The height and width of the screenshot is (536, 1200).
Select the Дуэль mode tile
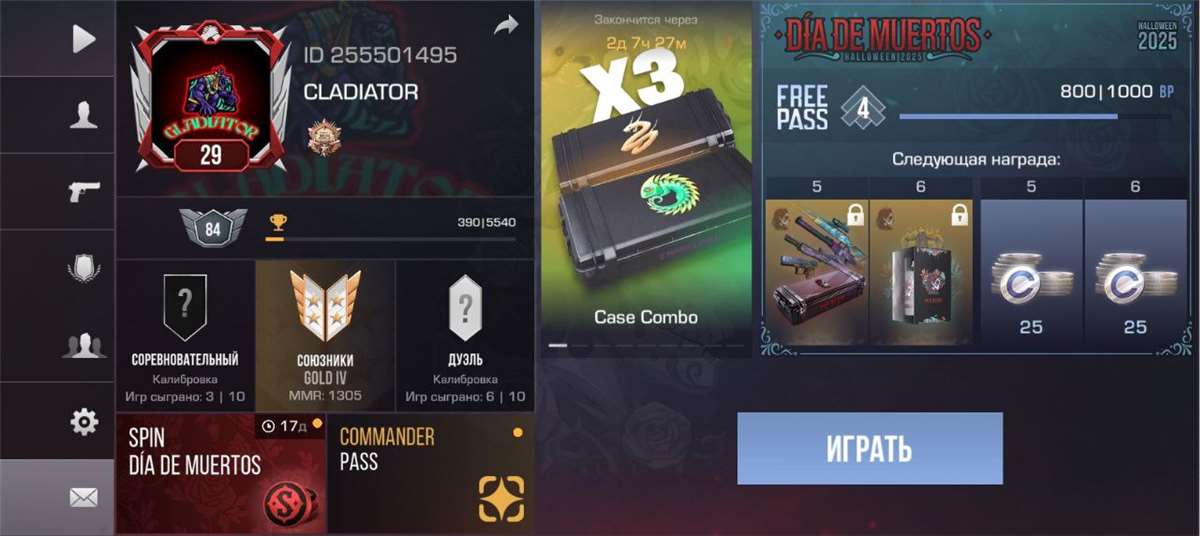click(x=465, y=335)
